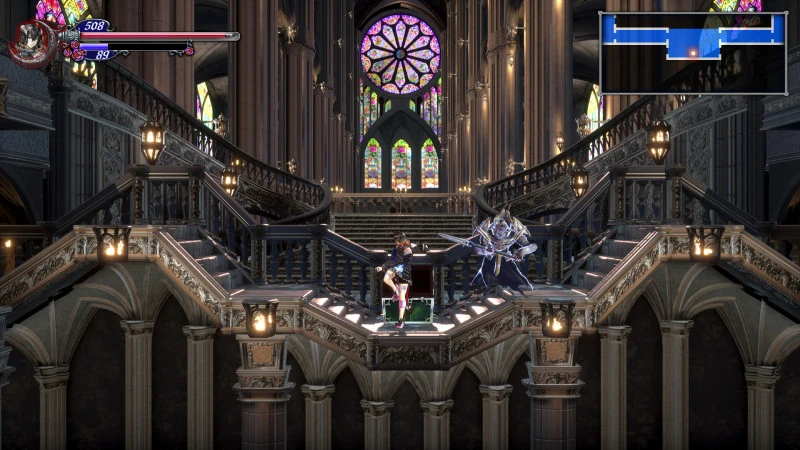Open the castle minimap
800x450 pixels.
tap(692, 52)
